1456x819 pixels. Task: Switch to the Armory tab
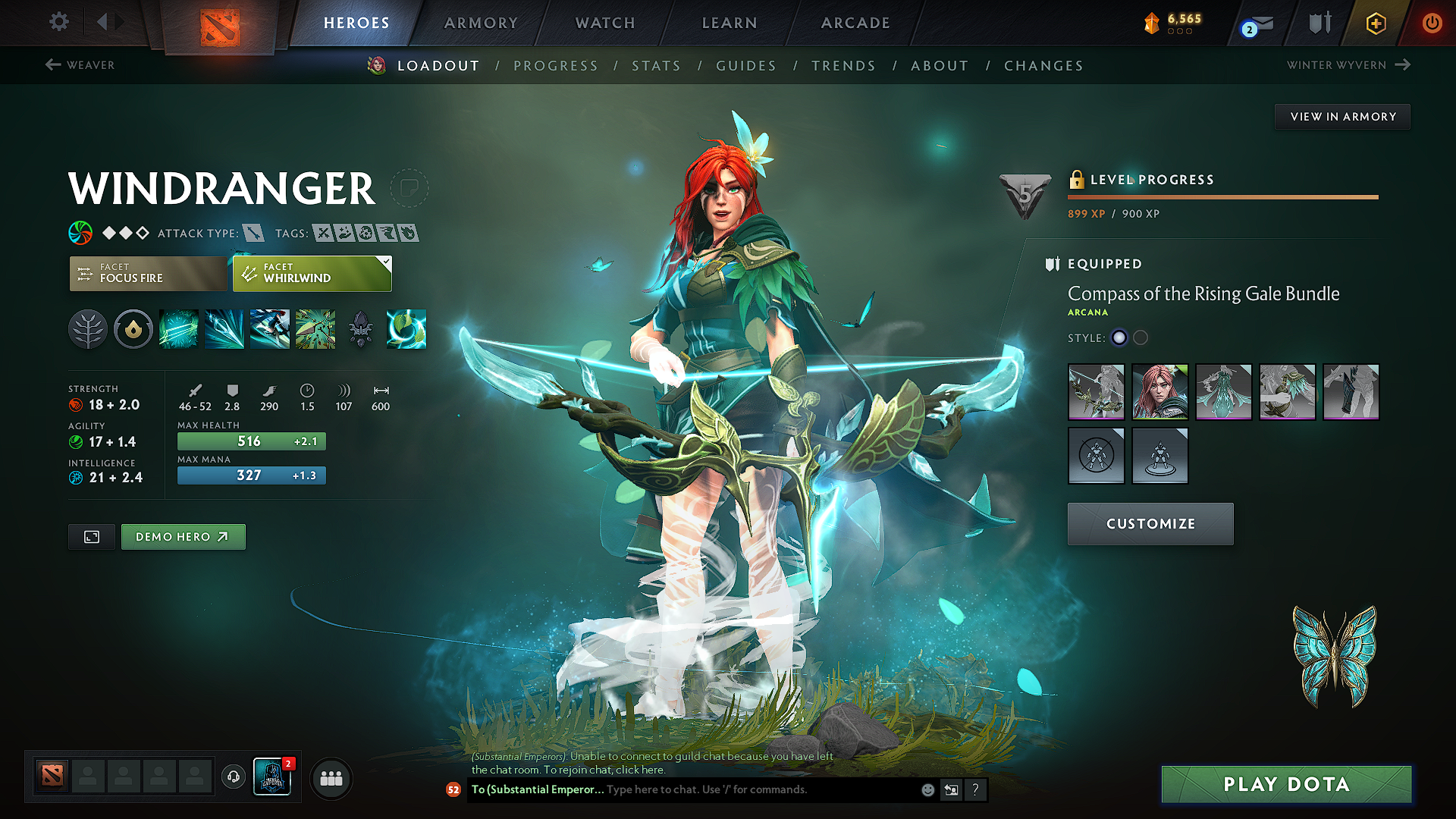(x=481, y=23)
